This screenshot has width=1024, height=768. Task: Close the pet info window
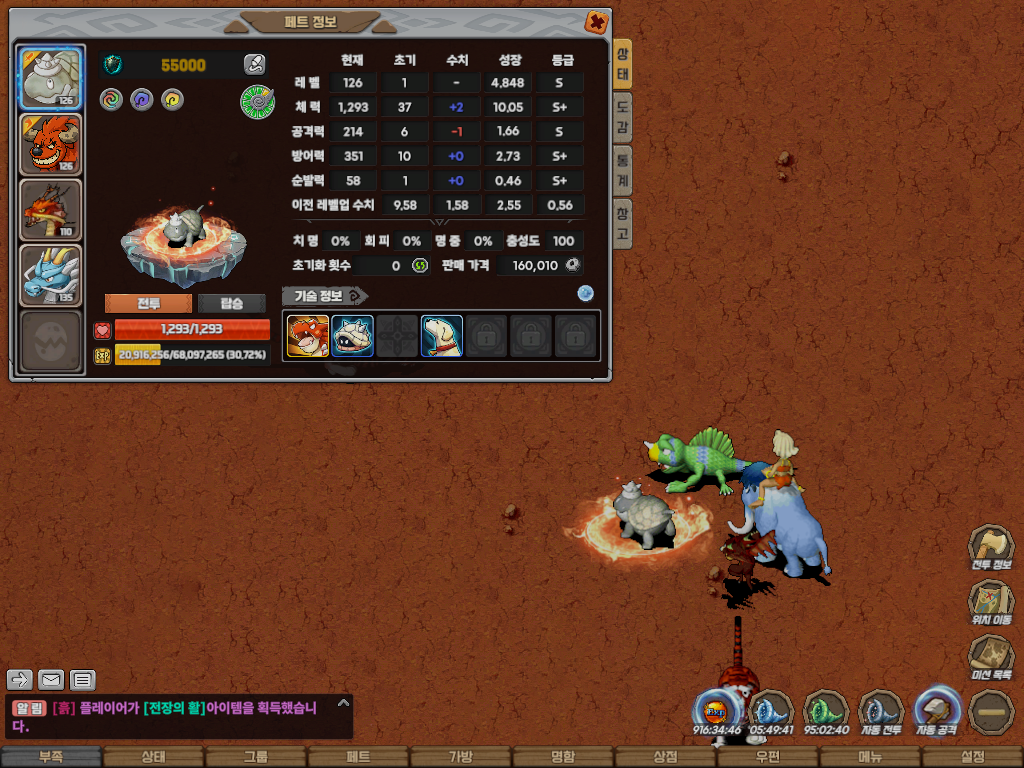(x=596, y=21)
